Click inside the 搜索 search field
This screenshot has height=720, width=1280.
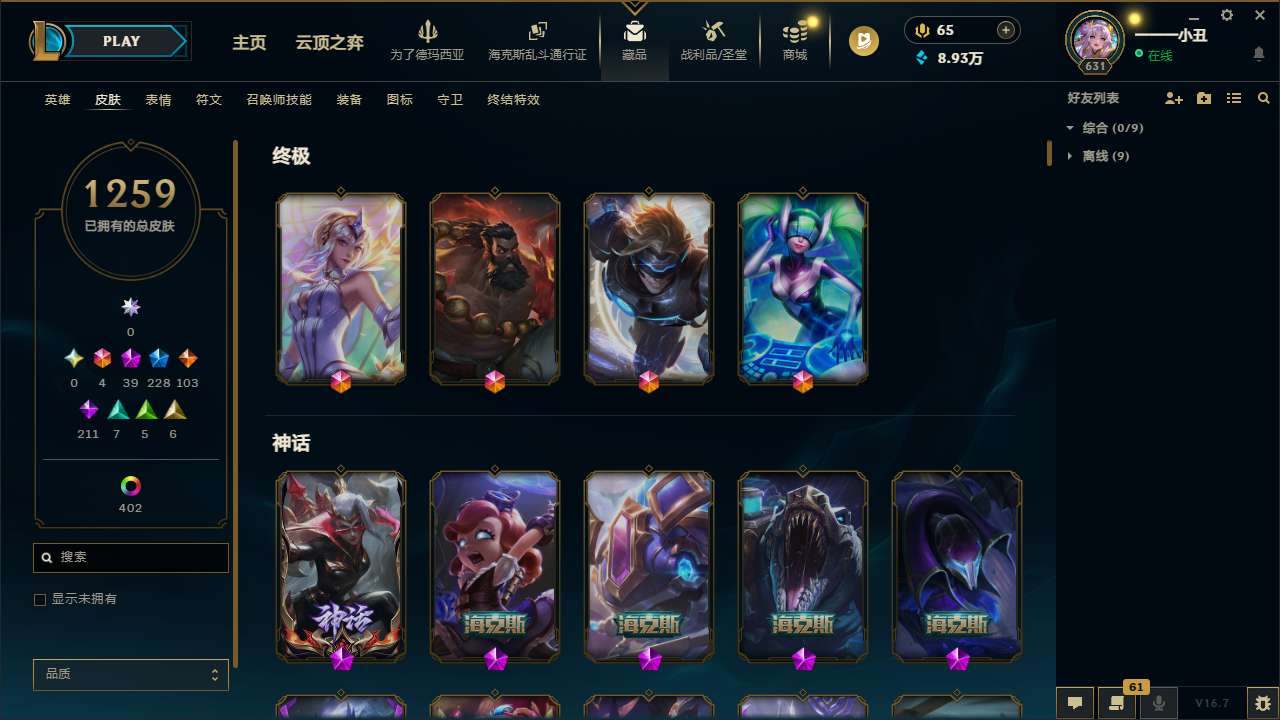click(x=130, y=557)
